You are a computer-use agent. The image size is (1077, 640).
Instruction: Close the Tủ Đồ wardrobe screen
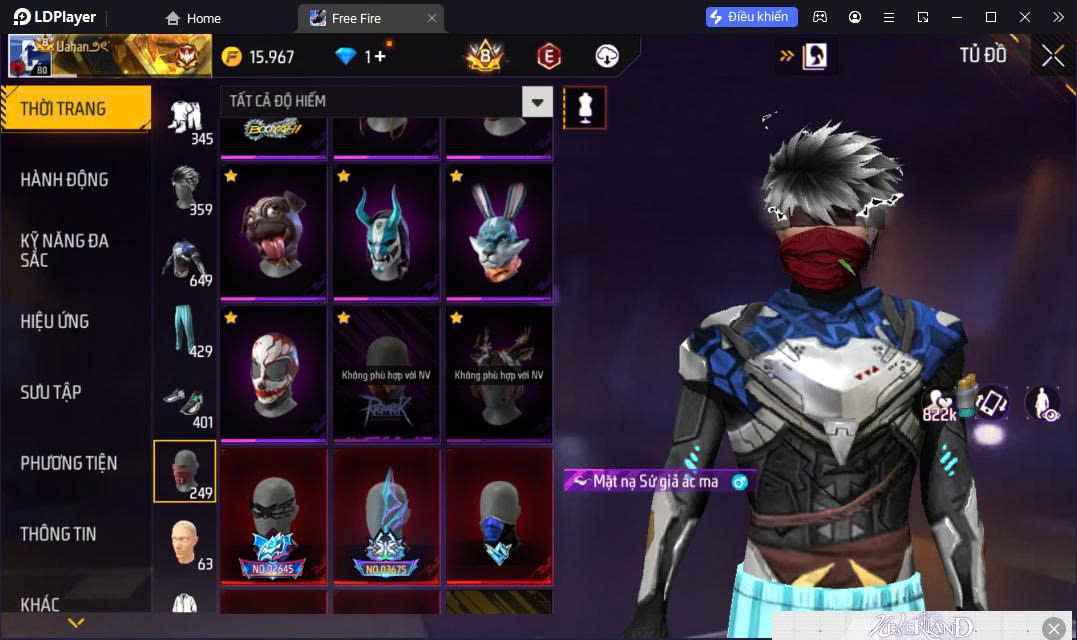[x=1052, y=56]
